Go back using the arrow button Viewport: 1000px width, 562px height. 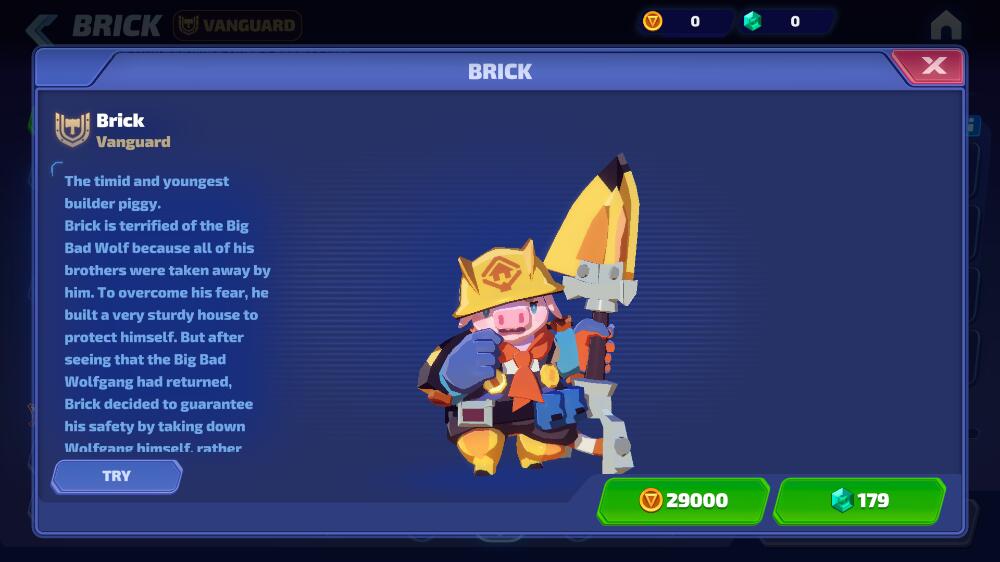41,26
